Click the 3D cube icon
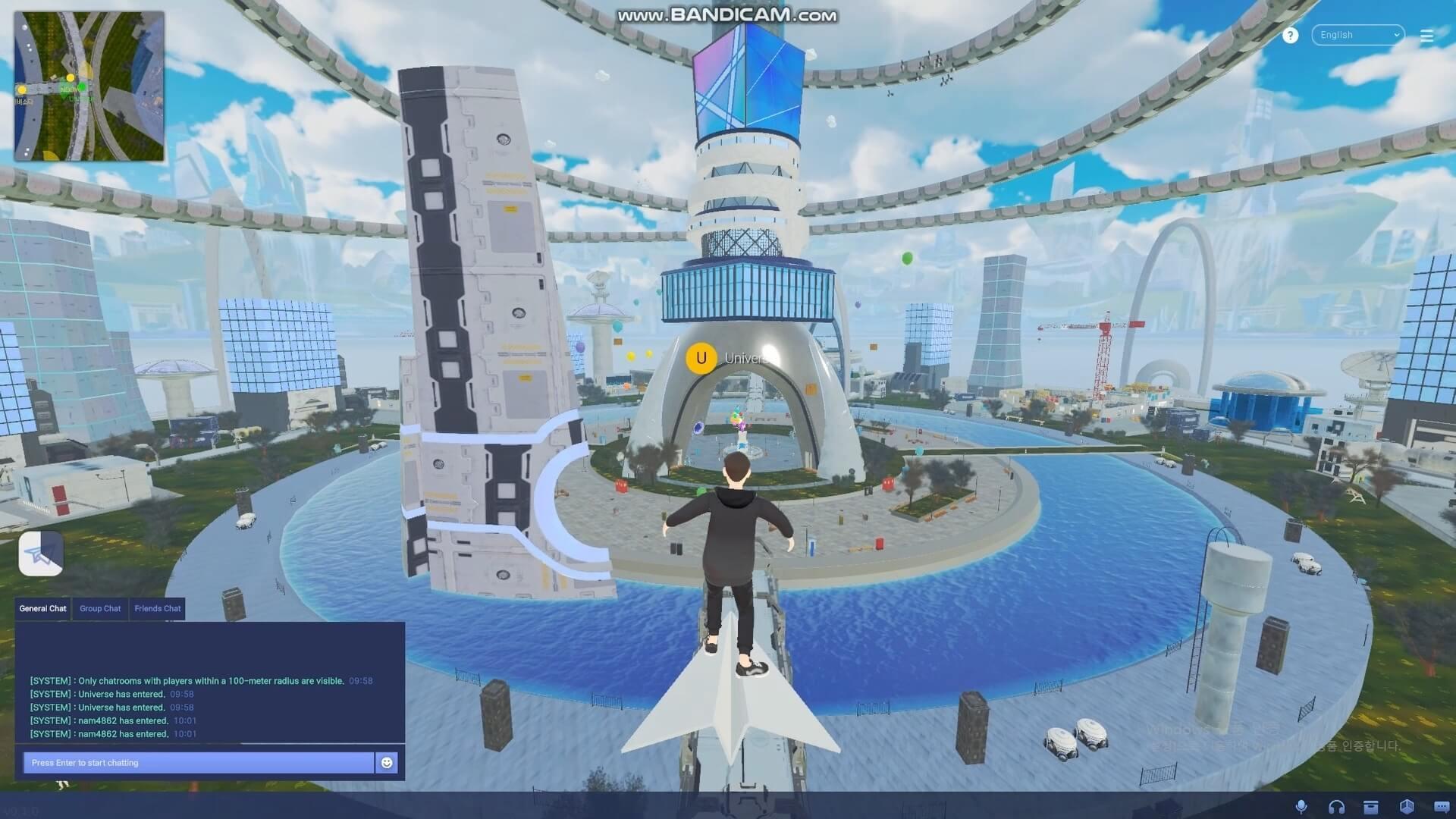The width and height of the screenshot is (1456, 819). (1407, 807)
